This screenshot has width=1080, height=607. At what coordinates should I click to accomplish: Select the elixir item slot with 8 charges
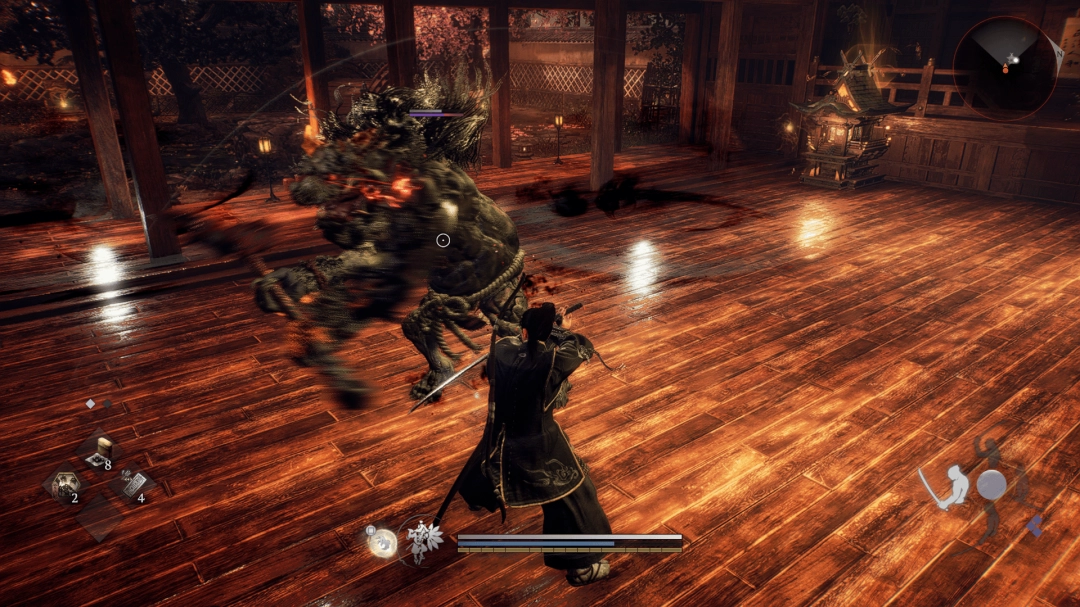pos(98,455)
